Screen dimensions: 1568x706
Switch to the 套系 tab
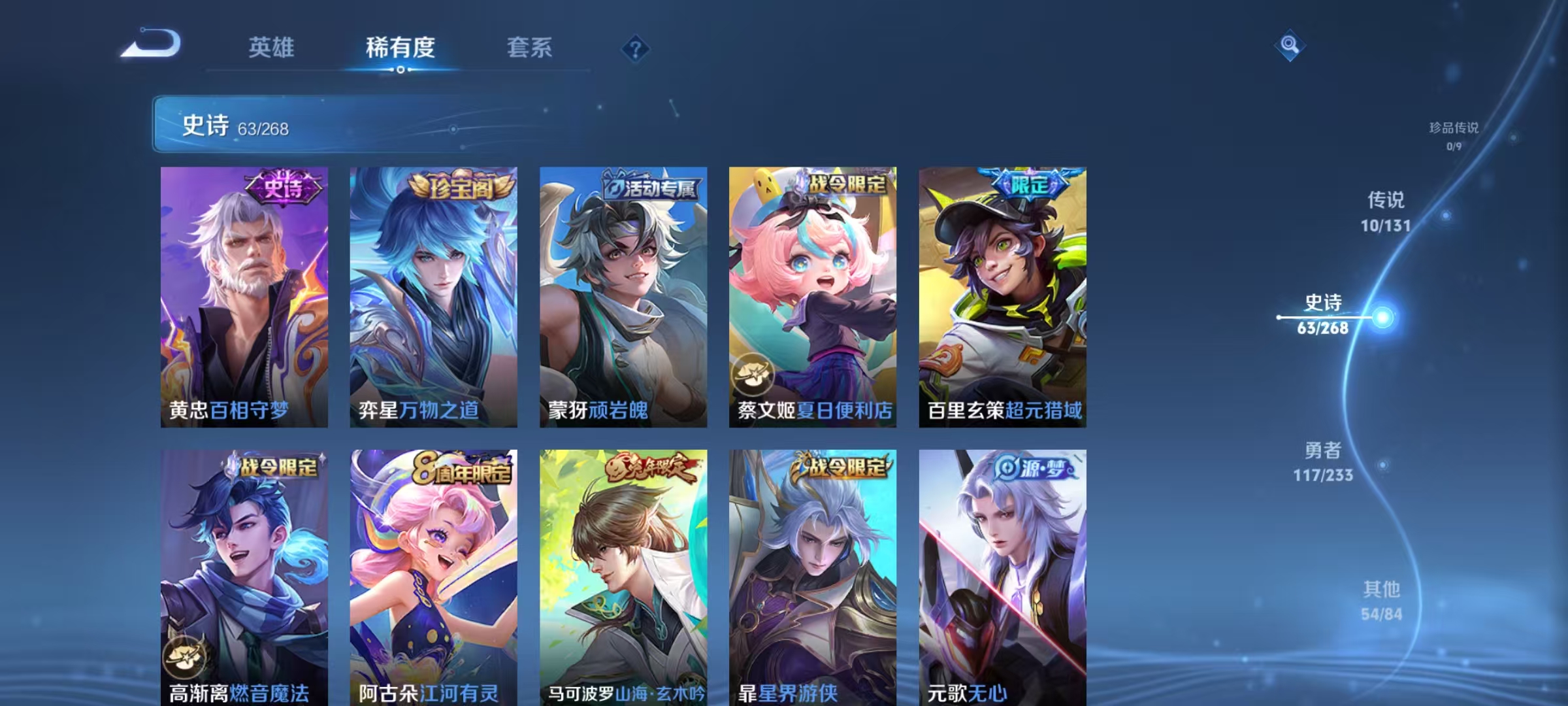531,47
